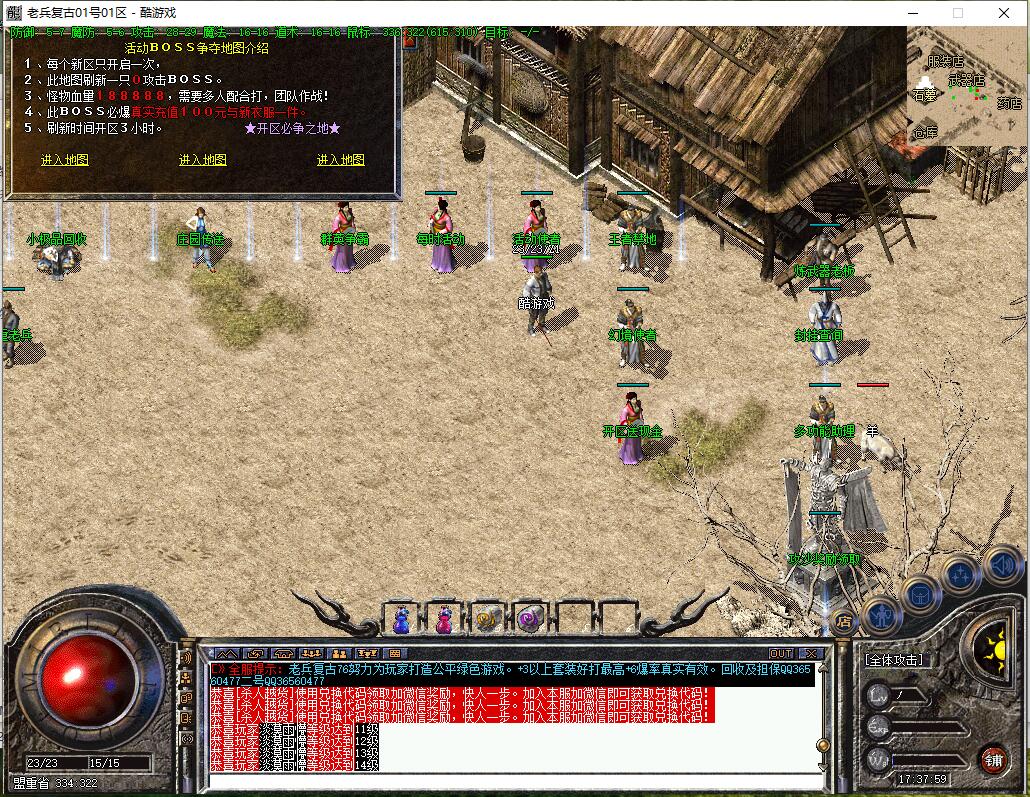The image size is (1030, 797).
Task: Use the pink potion in the belt
Action: tap(443, 620)
